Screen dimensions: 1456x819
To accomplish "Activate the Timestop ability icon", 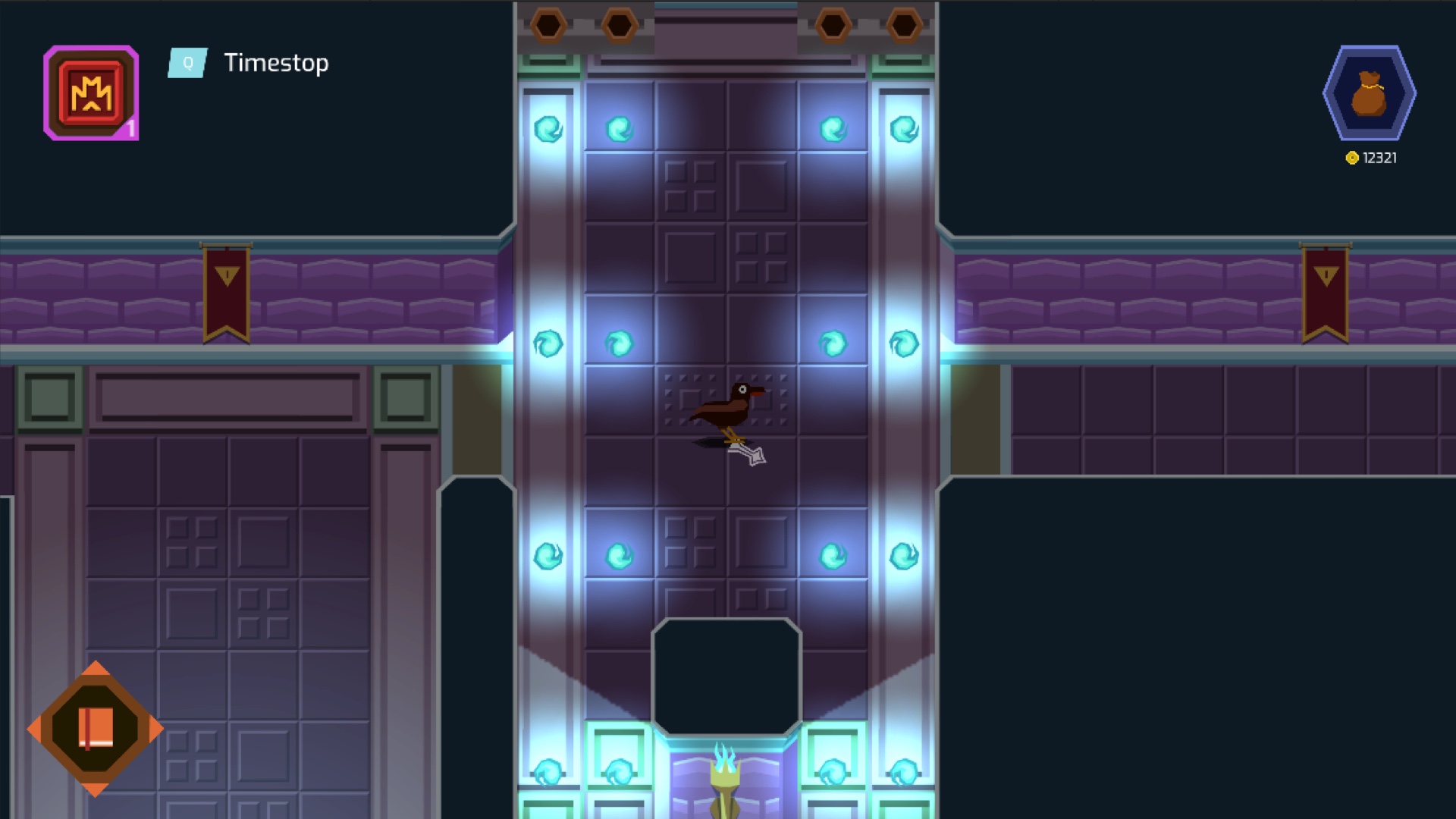I will 91,93.
